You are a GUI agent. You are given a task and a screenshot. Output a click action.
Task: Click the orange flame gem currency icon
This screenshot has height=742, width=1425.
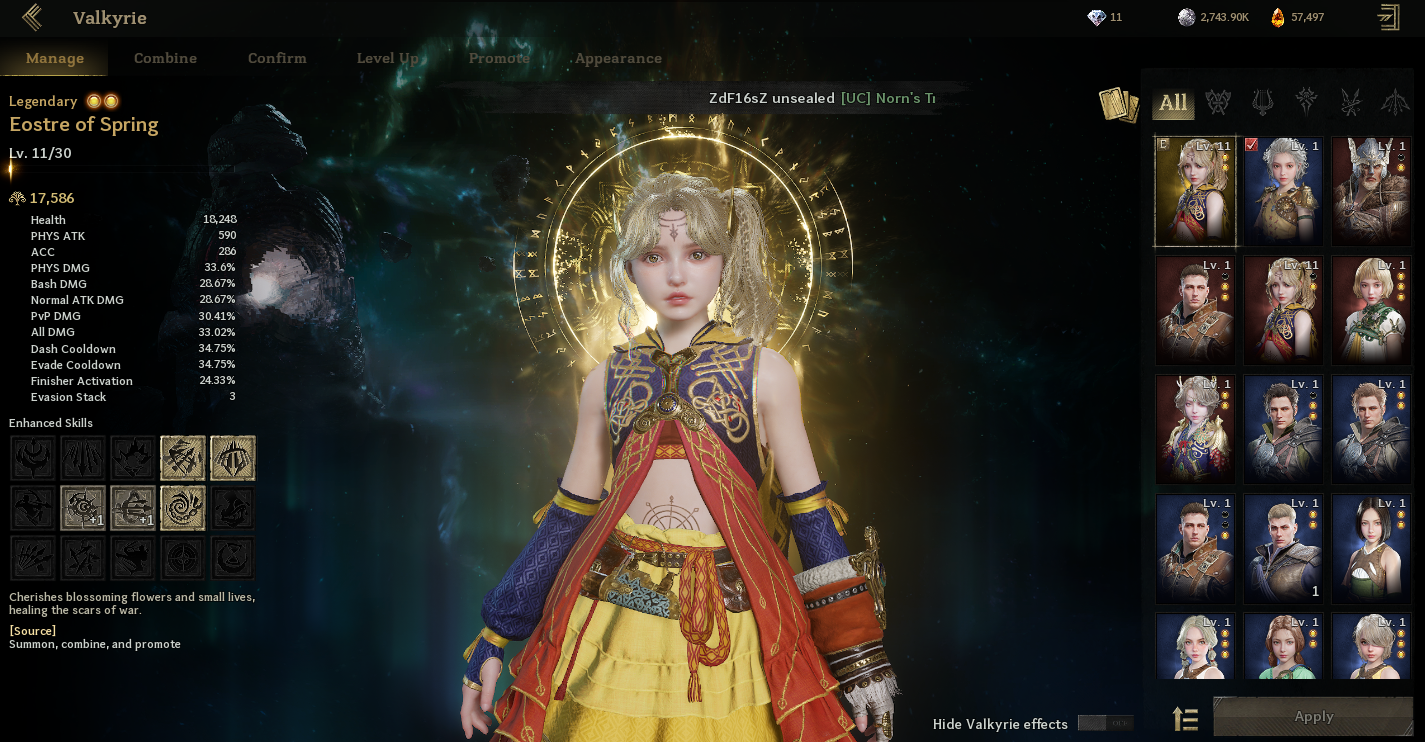click(x=1277, y=17)
